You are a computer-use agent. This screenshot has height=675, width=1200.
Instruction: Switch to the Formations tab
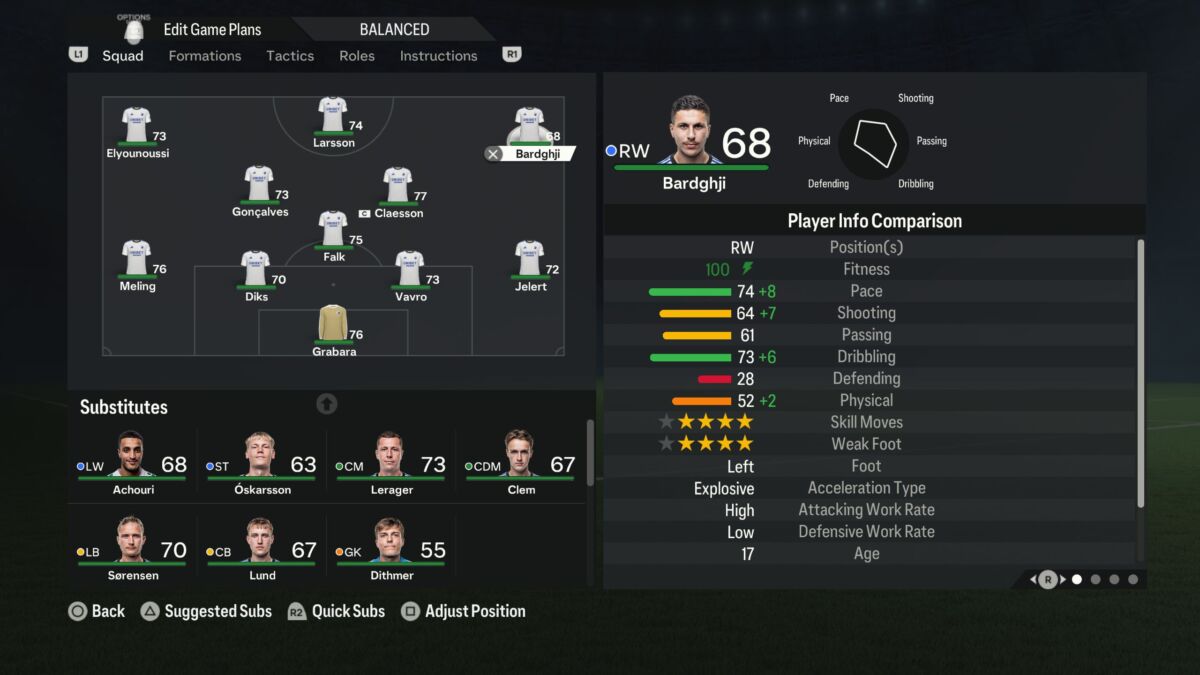pos(204,56)
